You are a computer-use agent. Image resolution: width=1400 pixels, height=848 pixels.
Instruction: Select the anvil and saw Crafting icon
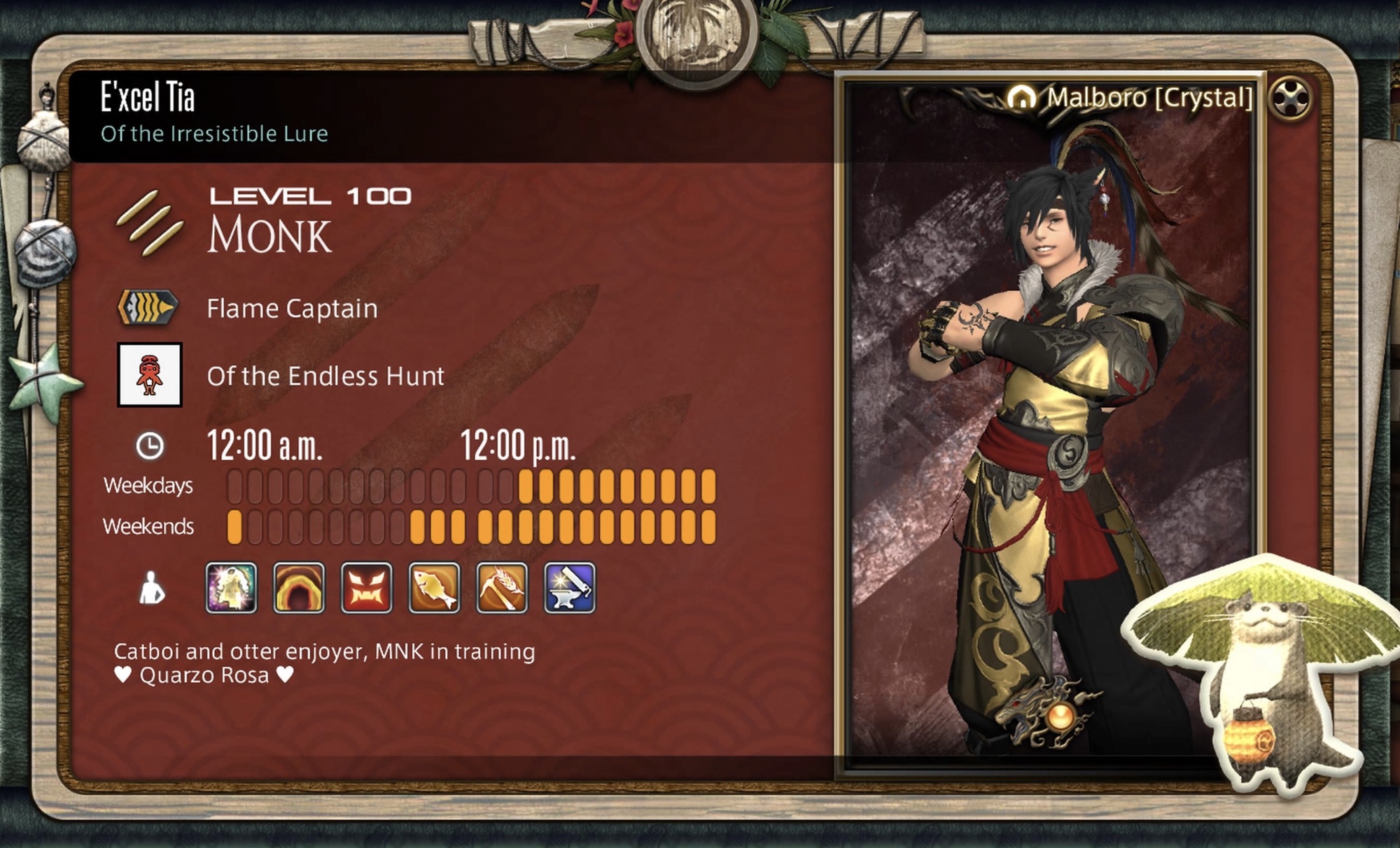click(x=570, y=588)
